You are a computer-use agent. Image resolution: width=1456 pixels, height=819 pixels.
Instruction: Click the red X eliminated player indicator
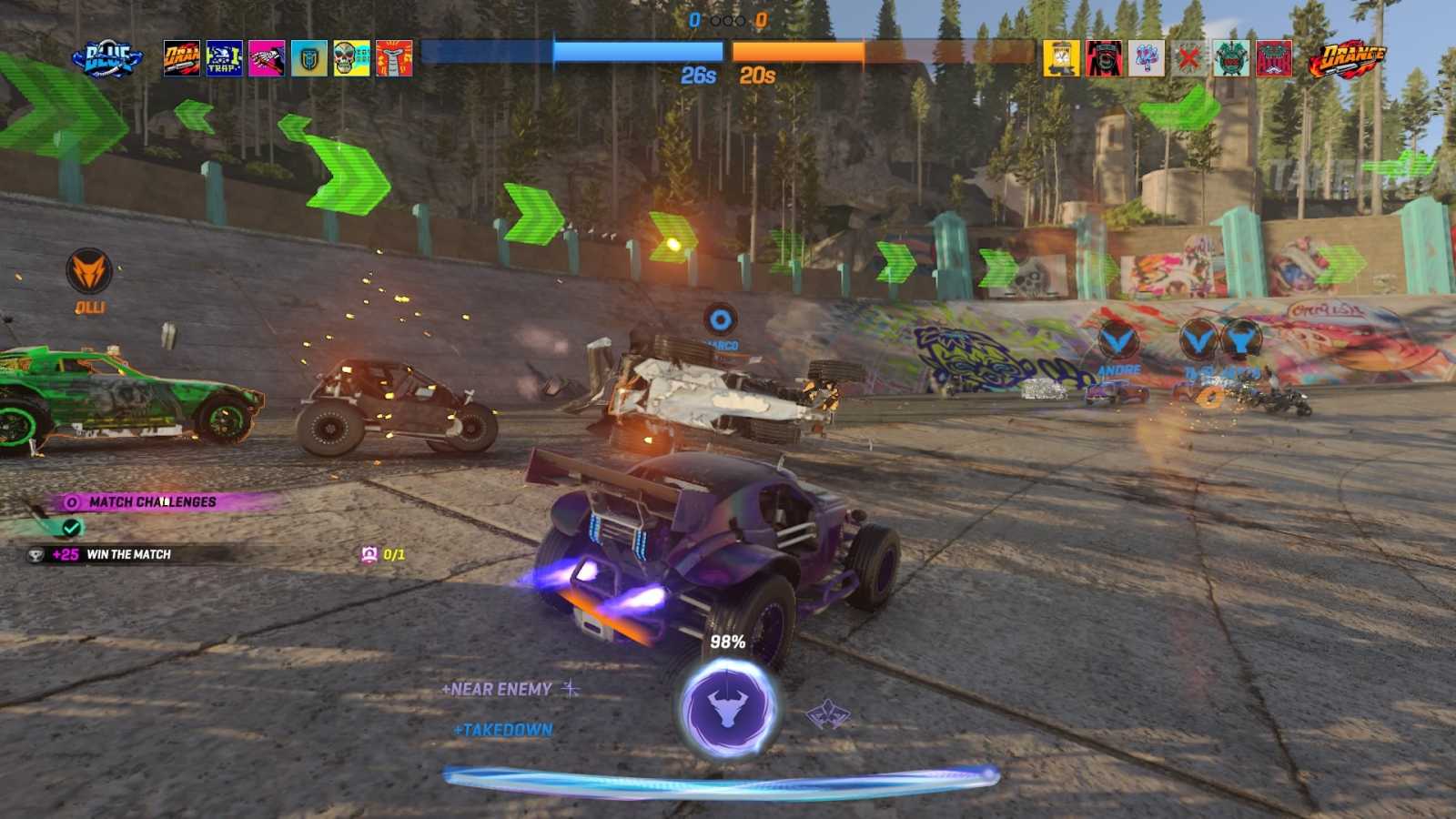pyautogui.click(x=1188, y=56)
